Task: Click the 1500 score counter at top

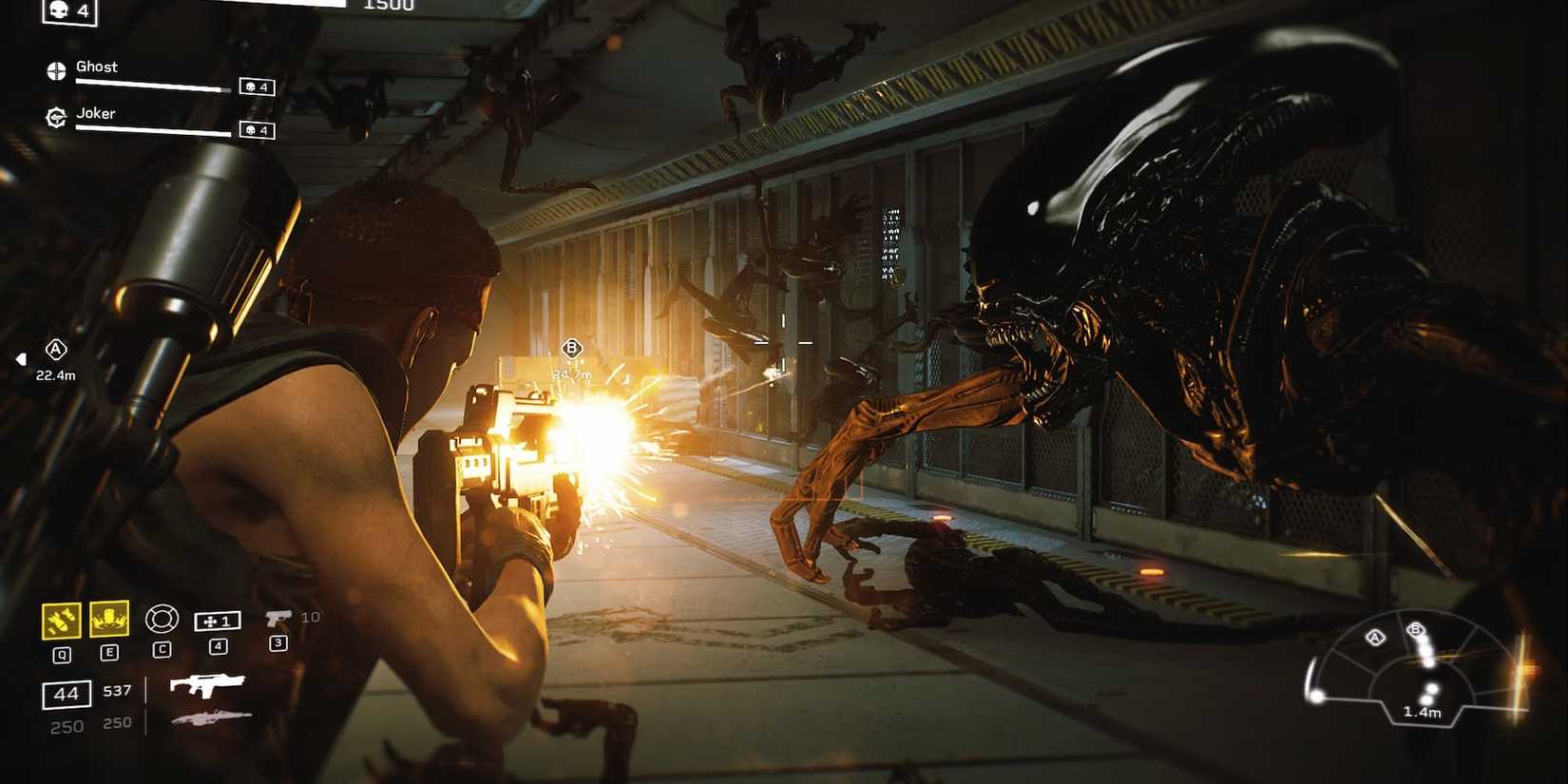Action: [x=388, y=6]
